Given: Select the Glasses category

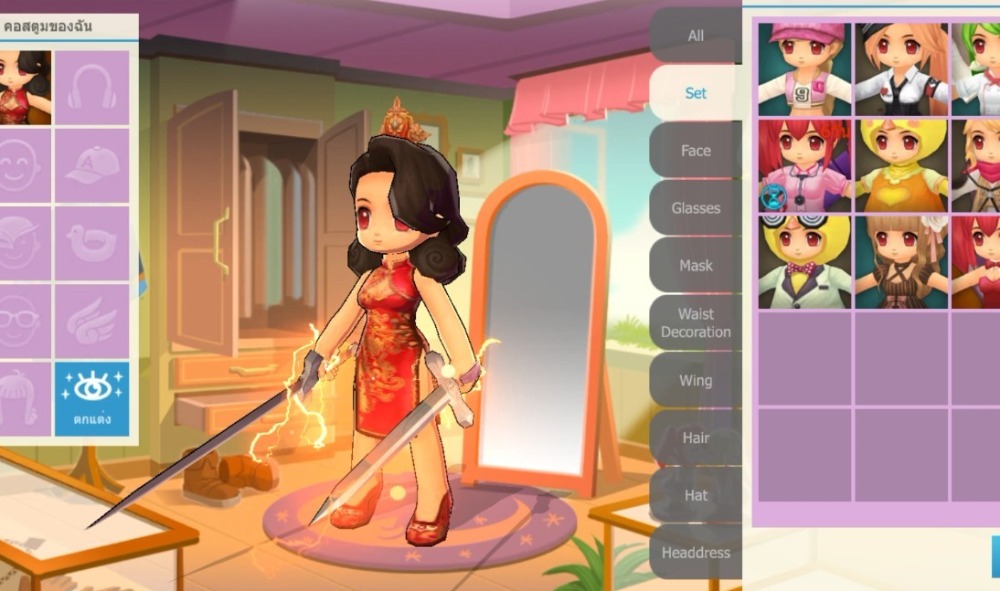Looking at the screenshot, I should pyautogui.click(x=695, y=208).
